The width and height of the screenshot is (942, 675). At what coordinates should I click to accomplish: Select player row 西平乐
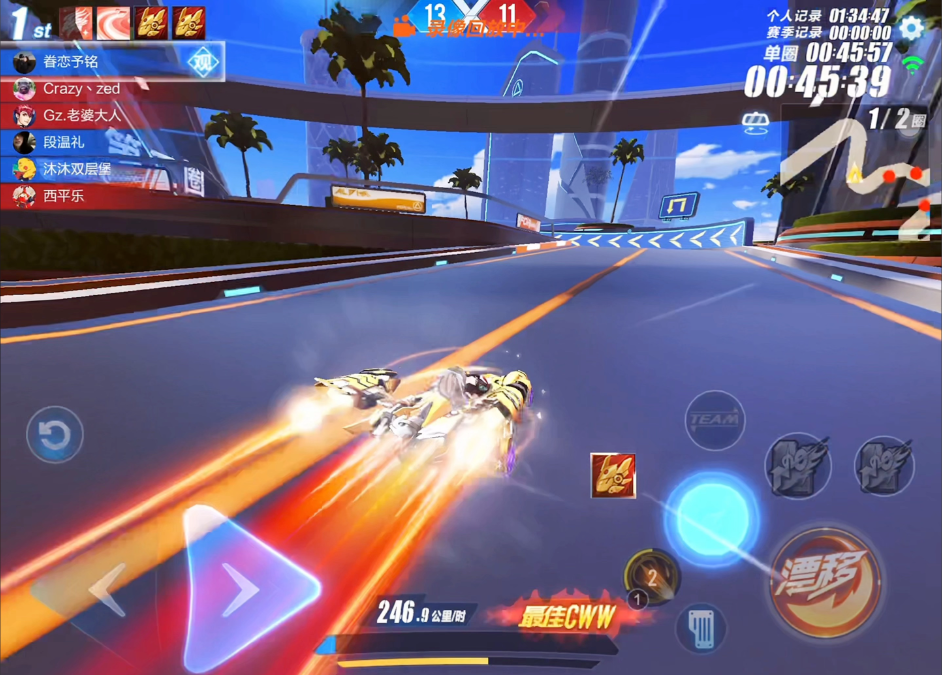[x=64, y=196]
